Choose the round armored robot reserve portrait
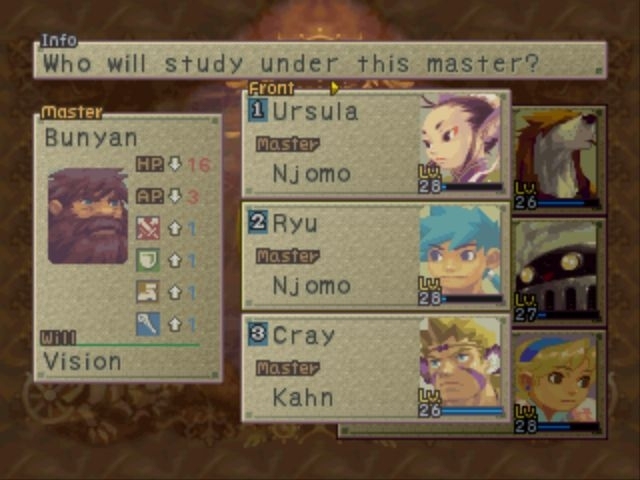640x480 pixels. tap(558, 270)
